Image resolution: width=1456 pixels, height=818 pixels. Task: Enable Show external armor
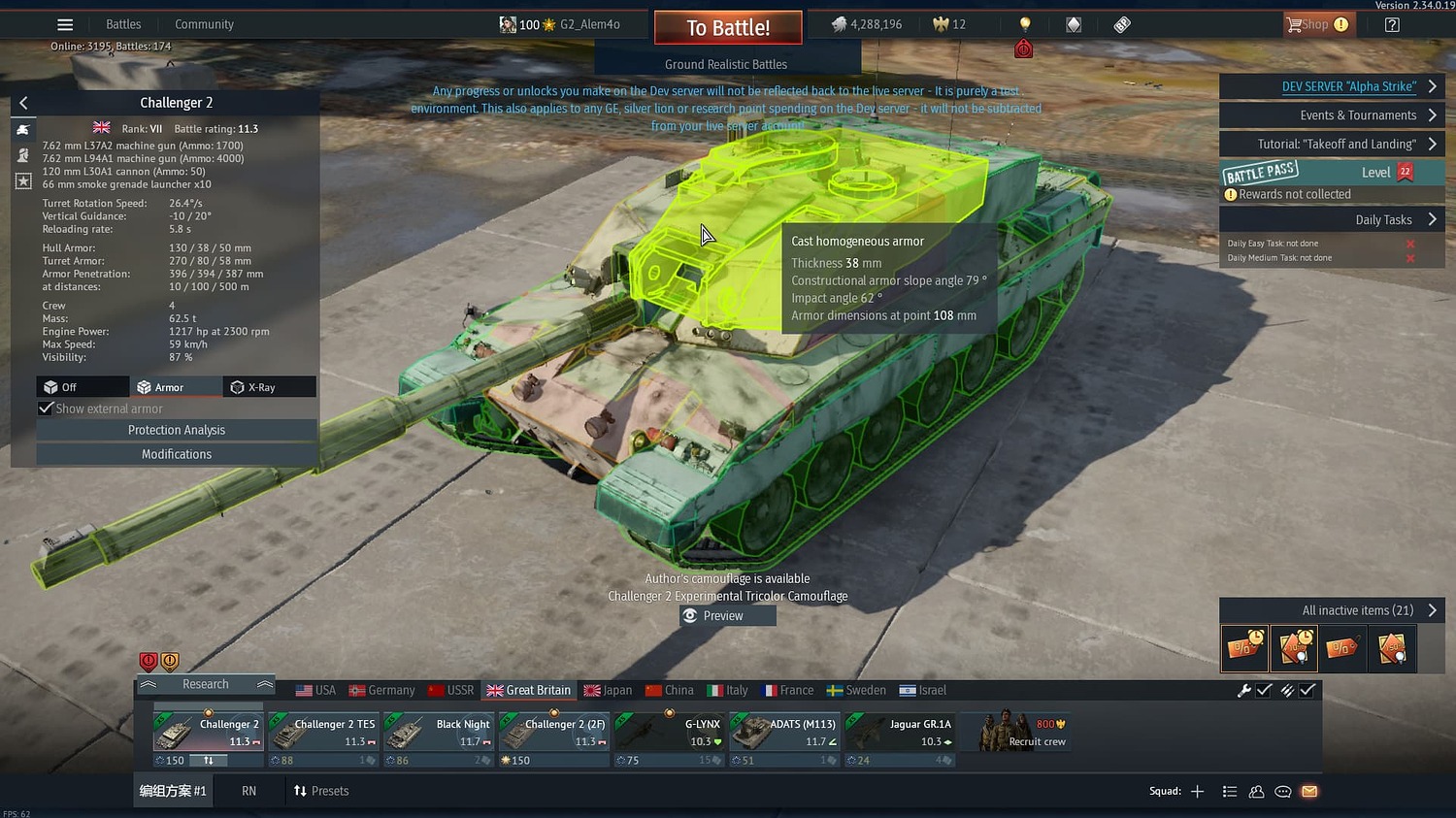[46, 408]
